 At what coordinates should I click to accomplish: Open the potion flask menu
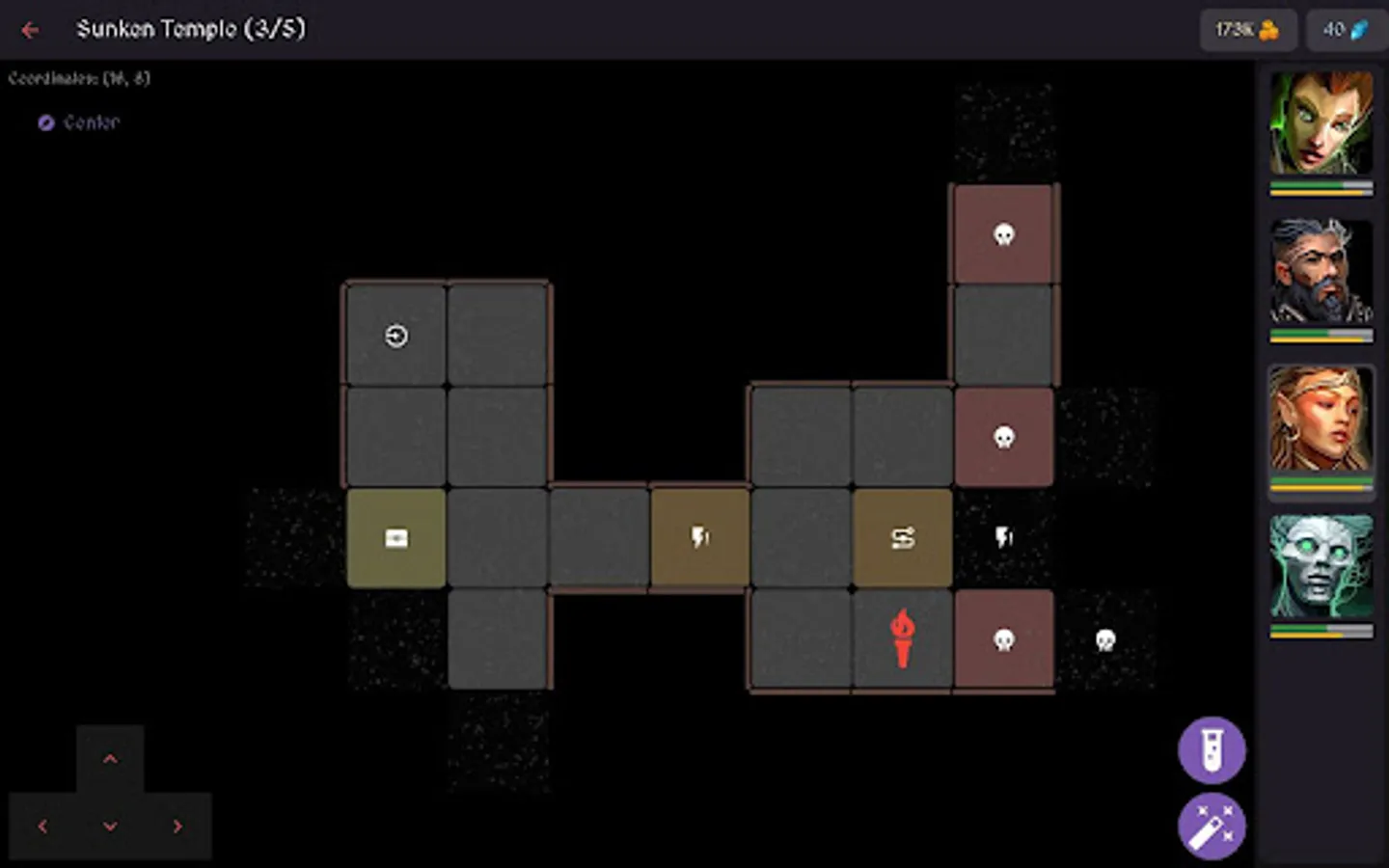coord(1212,750)
